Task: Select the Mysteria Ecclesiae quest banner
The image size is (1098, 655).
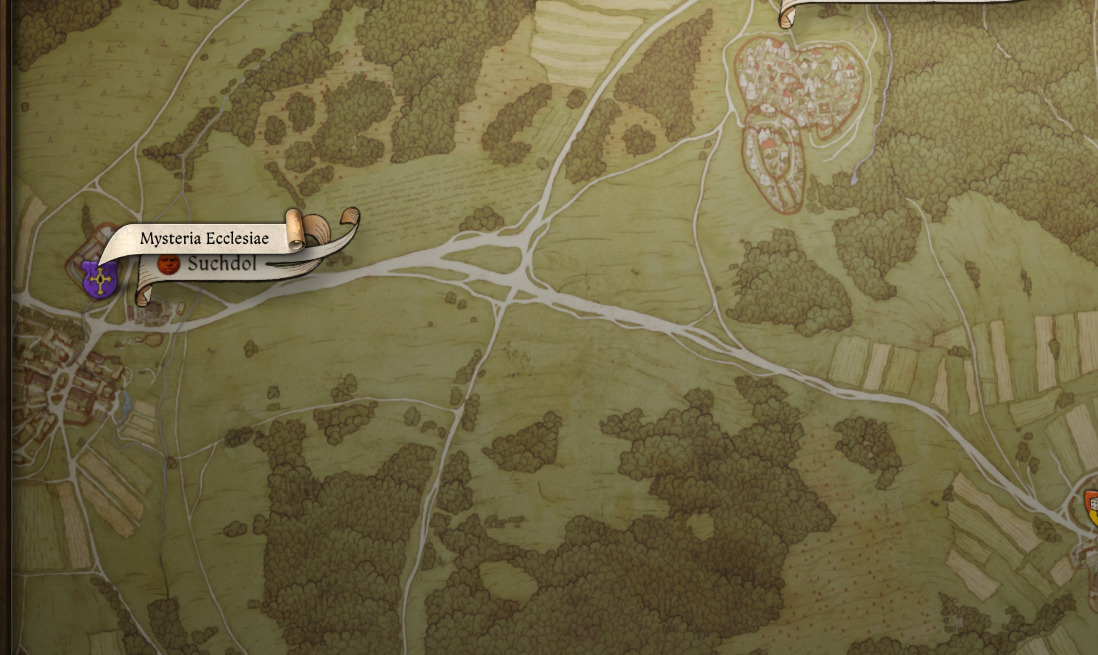Action: pyautogui.click(x=204, y=239)
